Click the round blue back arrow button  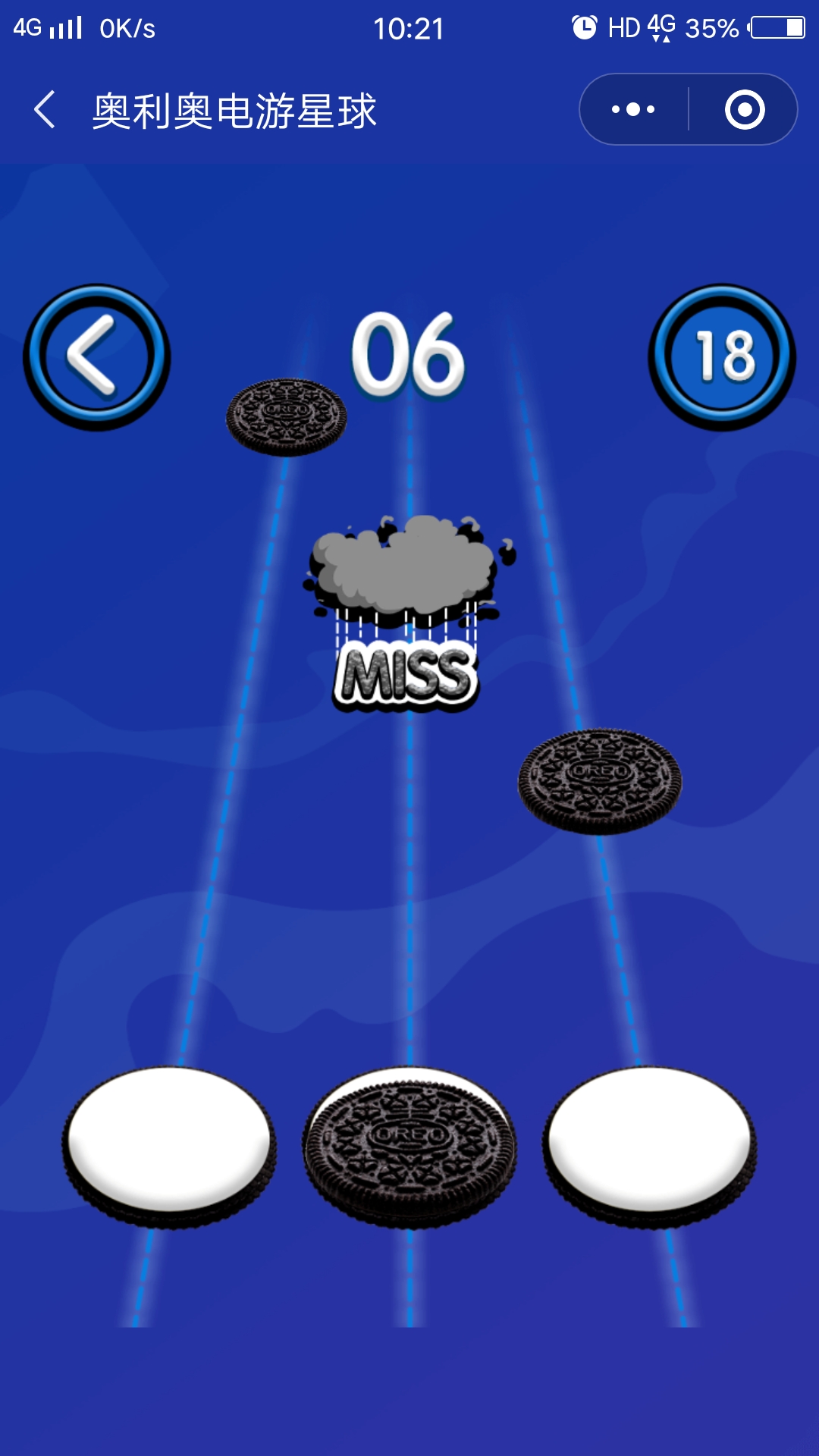[96, 356]
